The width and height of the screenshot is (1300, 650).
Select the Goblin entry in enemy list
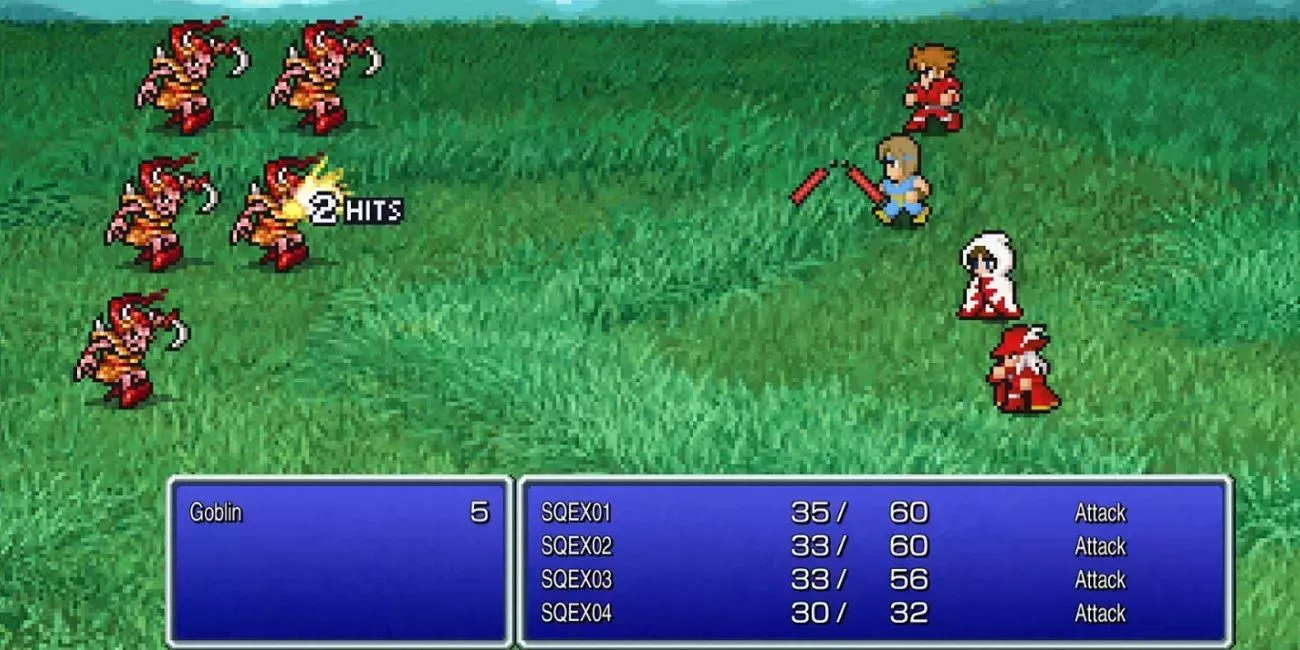216,513
